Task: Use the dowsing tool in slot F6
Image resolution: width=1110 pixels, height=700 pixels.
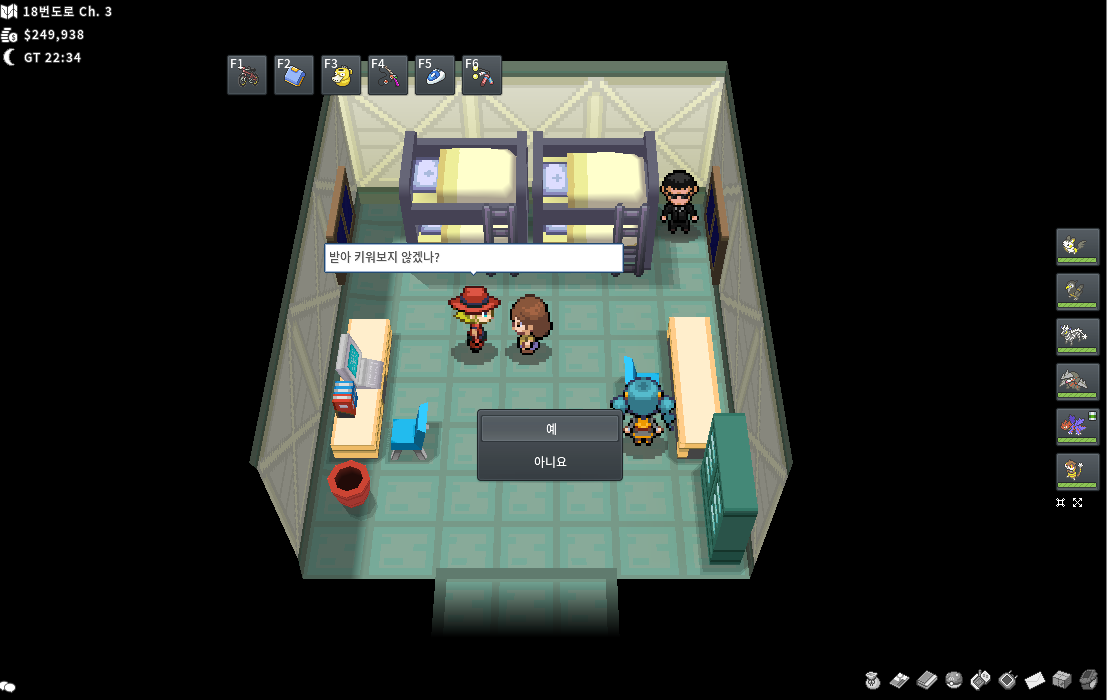Action: (x=482, y=75)
